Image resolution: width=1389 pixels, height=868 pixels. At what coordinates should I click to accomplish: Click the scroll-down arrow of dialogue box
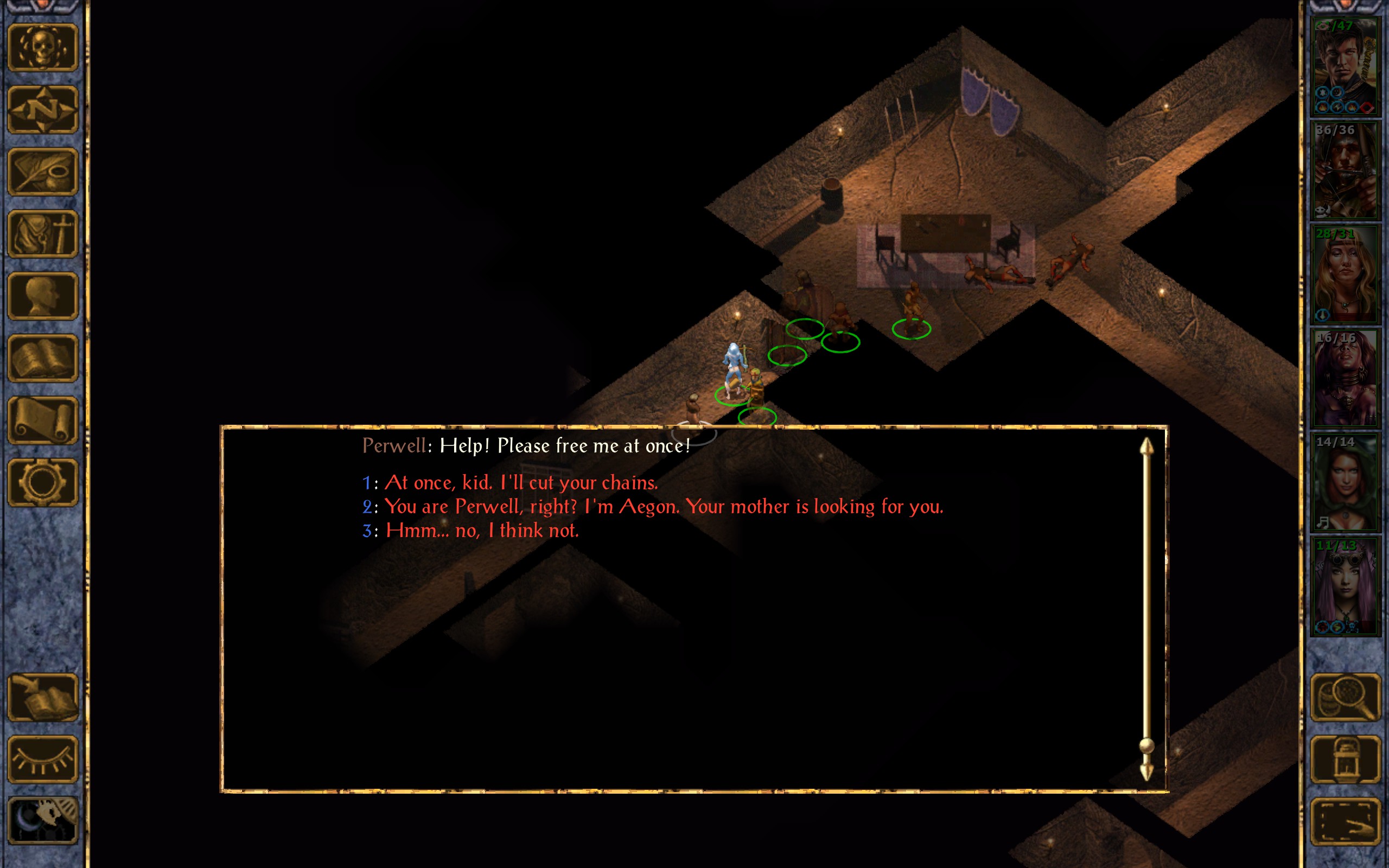tap(1146, 772)
